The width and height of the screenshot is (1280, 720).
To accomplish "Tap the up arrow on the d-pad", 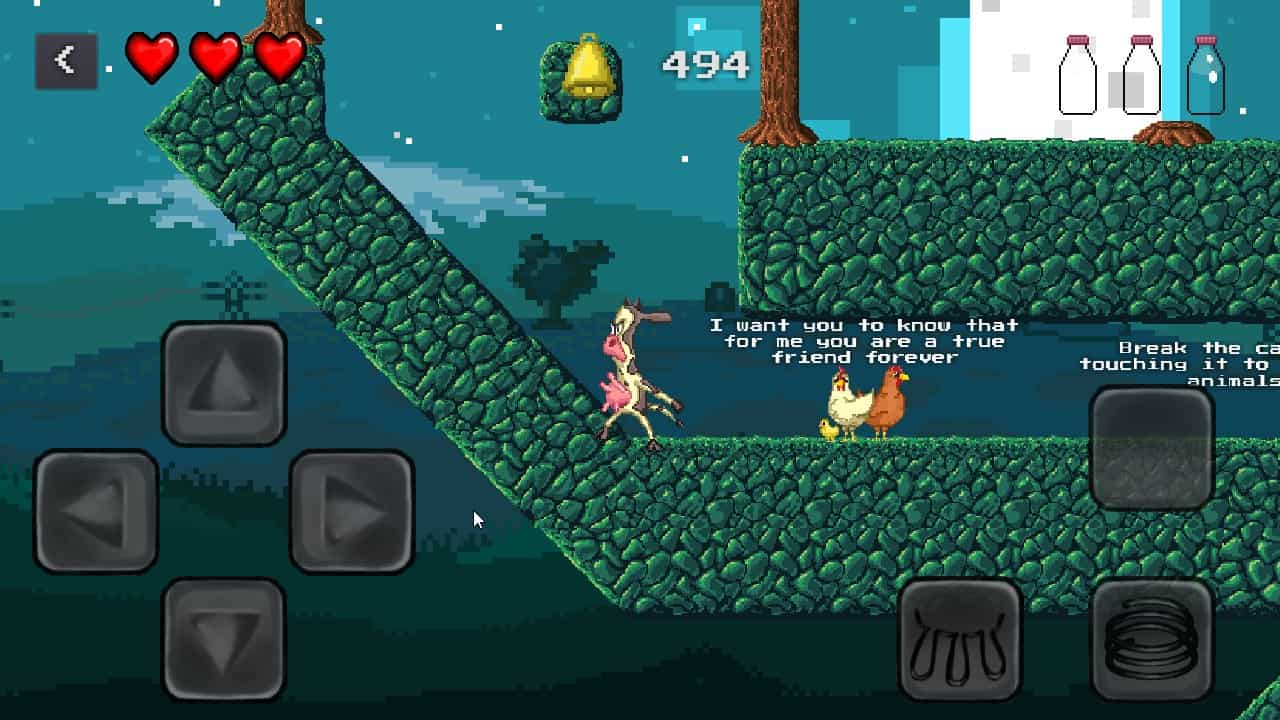I will [224, 383].
